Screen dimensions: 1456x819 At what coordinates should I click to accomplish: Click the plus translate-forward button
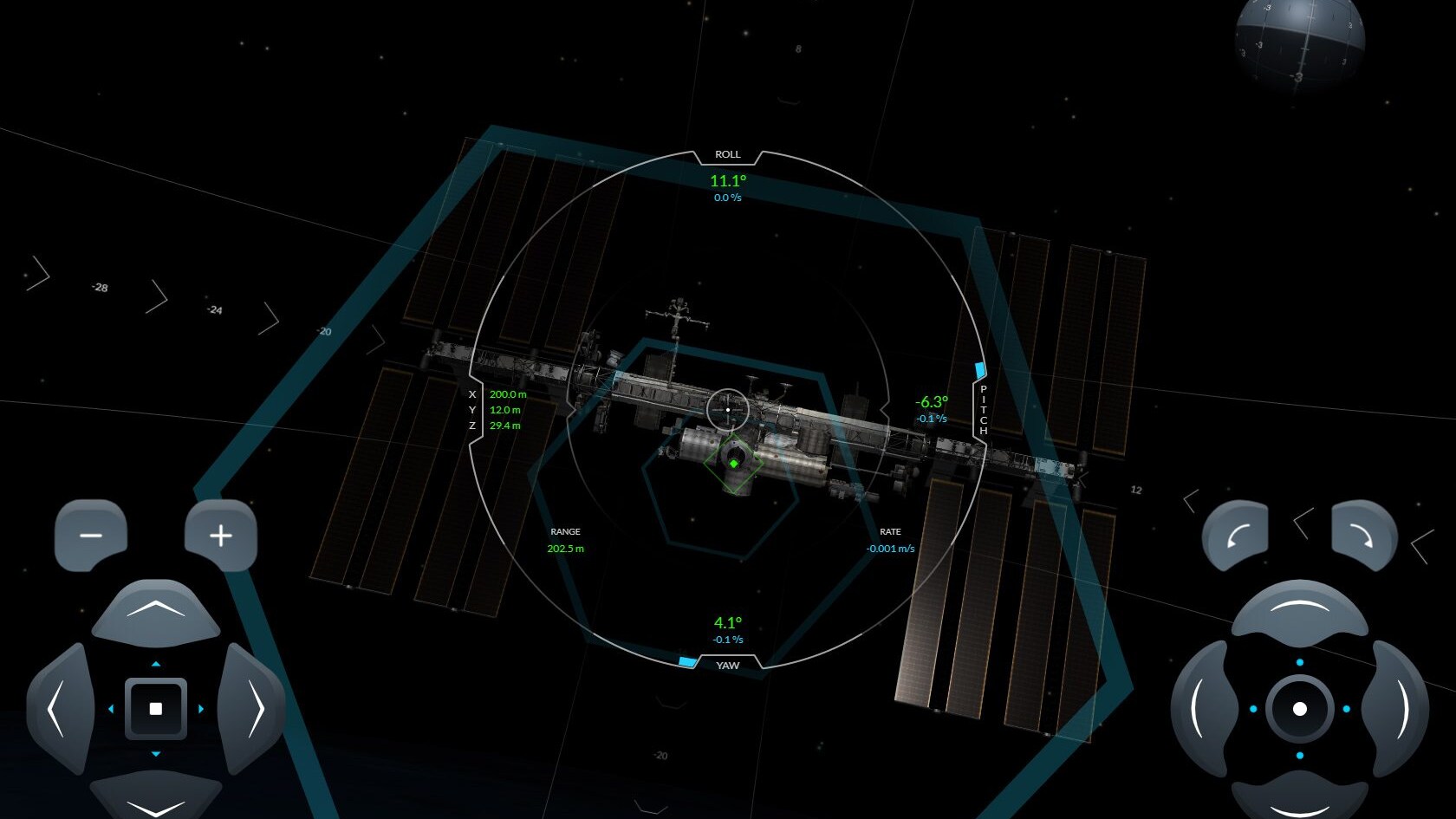[221, 536]
